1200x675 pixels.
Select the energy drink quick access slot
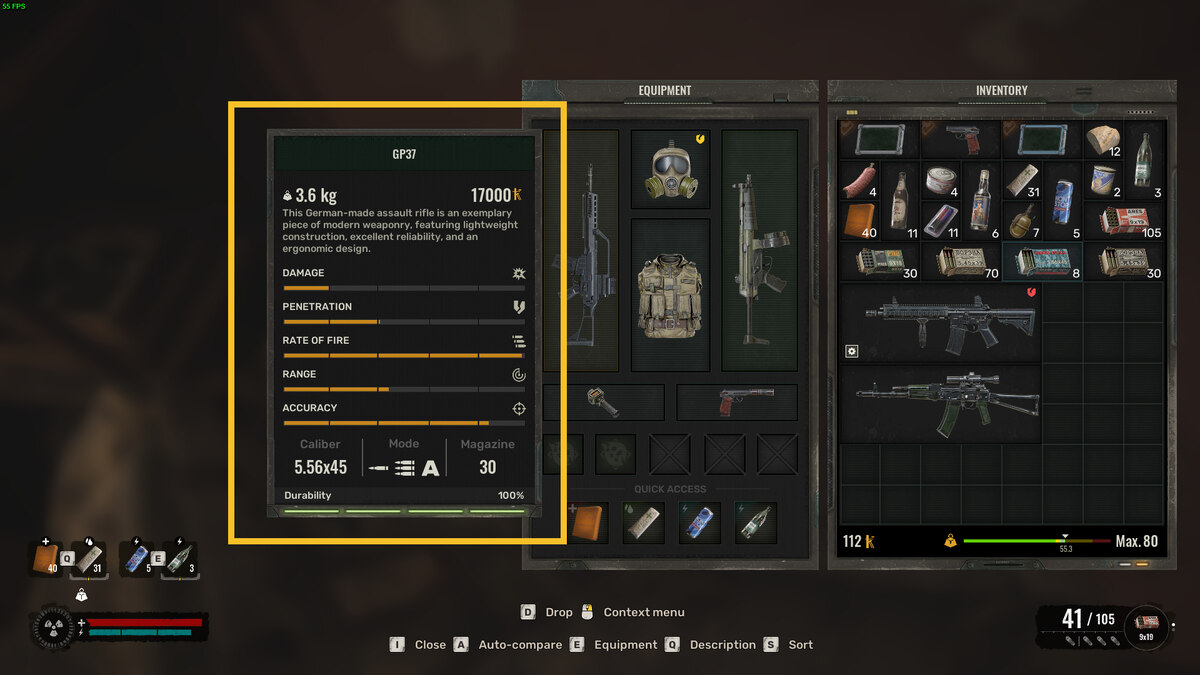coord(699,522)
